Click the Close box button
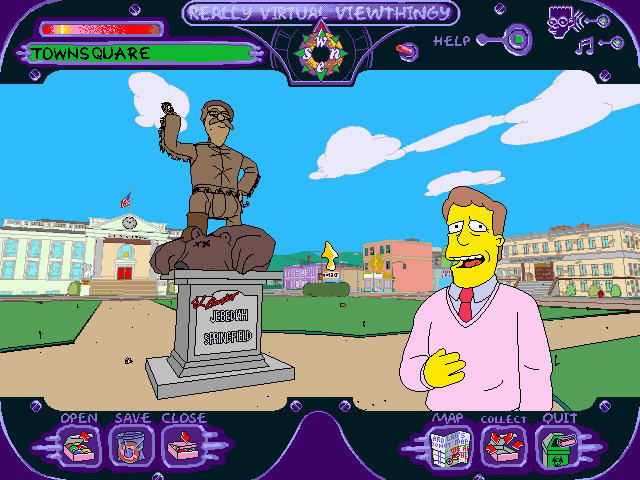This screenshot has height=480, width=640. (x=182, y=446)
